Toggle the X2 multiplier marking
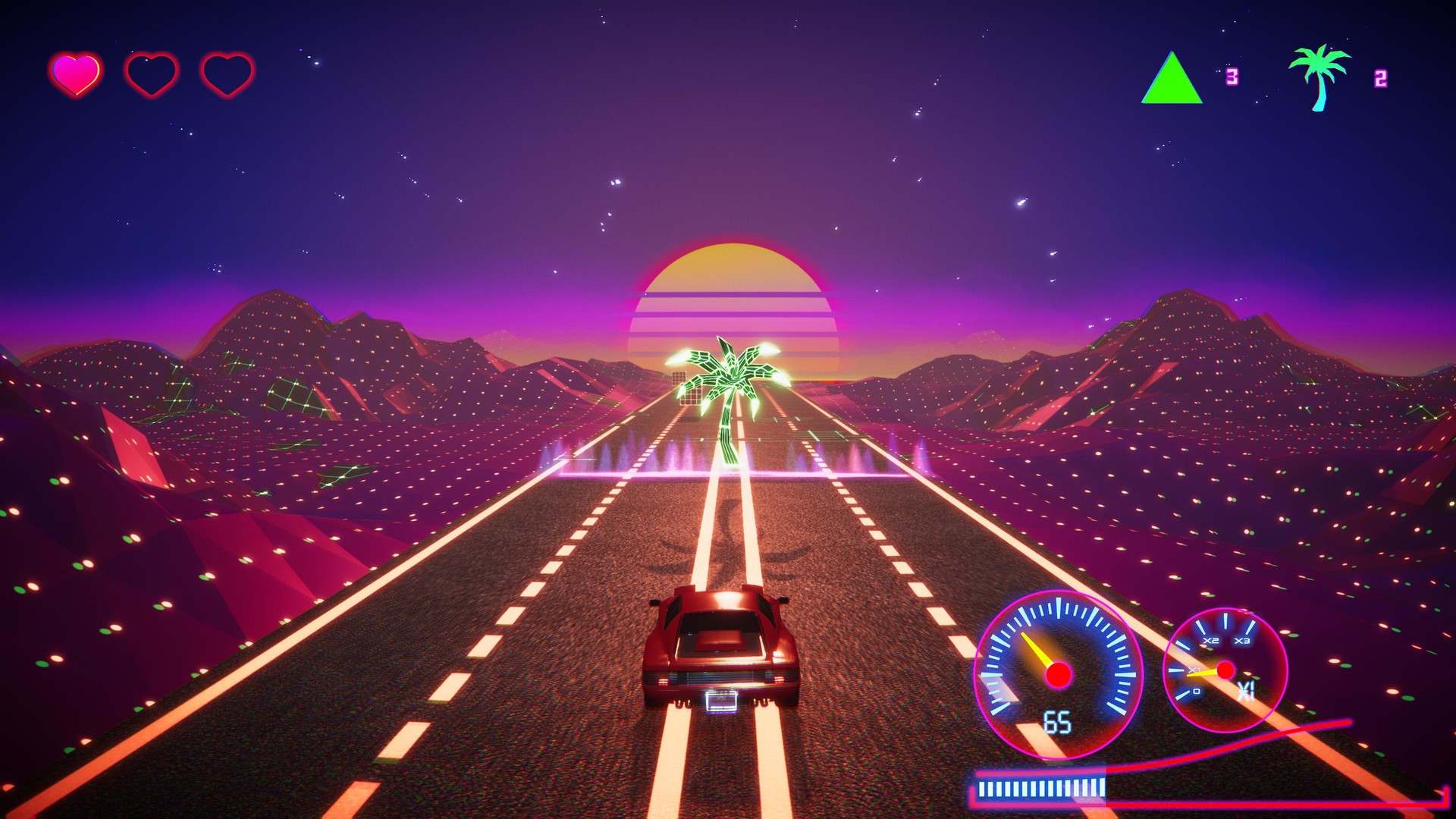1456x819 pixels. coord(1211,640)
